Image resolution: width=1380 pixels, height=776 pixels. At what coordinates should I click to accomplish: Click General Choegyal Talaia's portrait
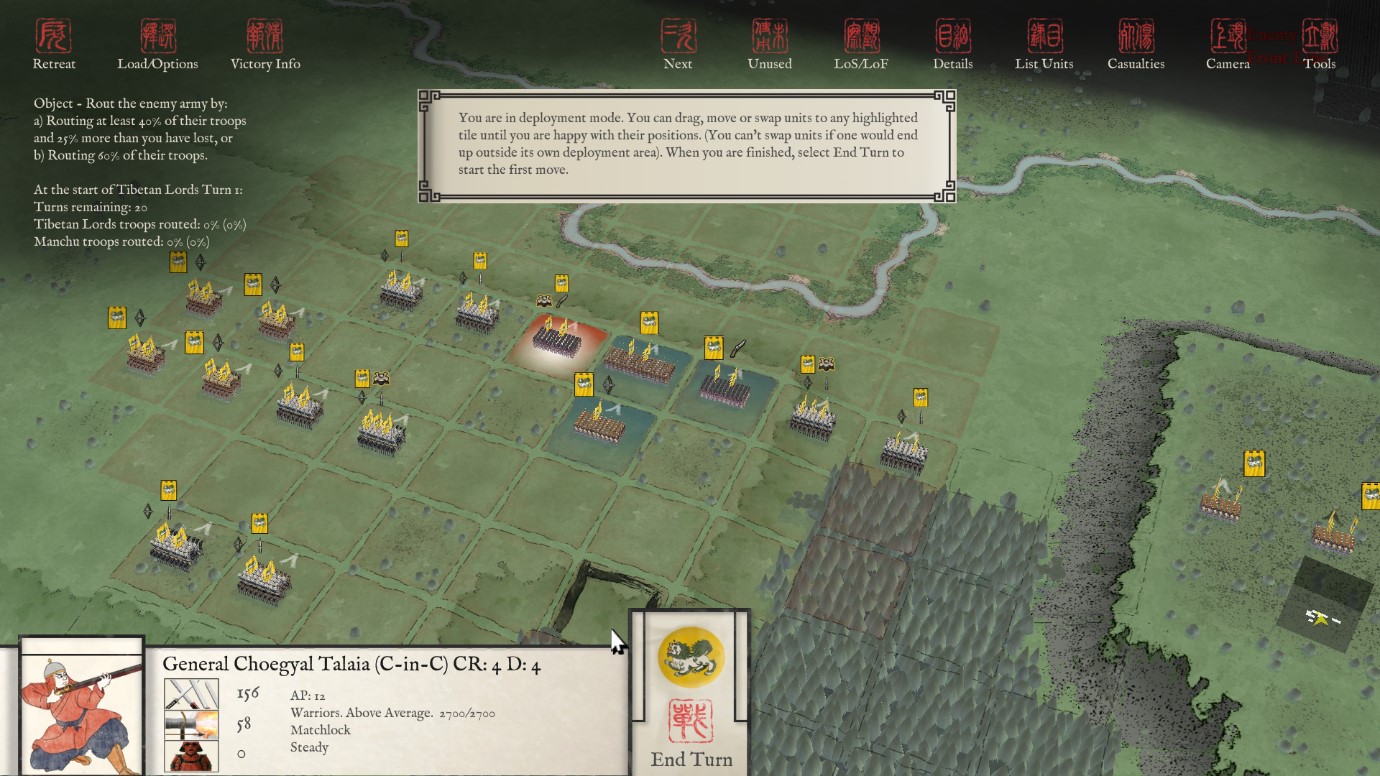point(81,712)
